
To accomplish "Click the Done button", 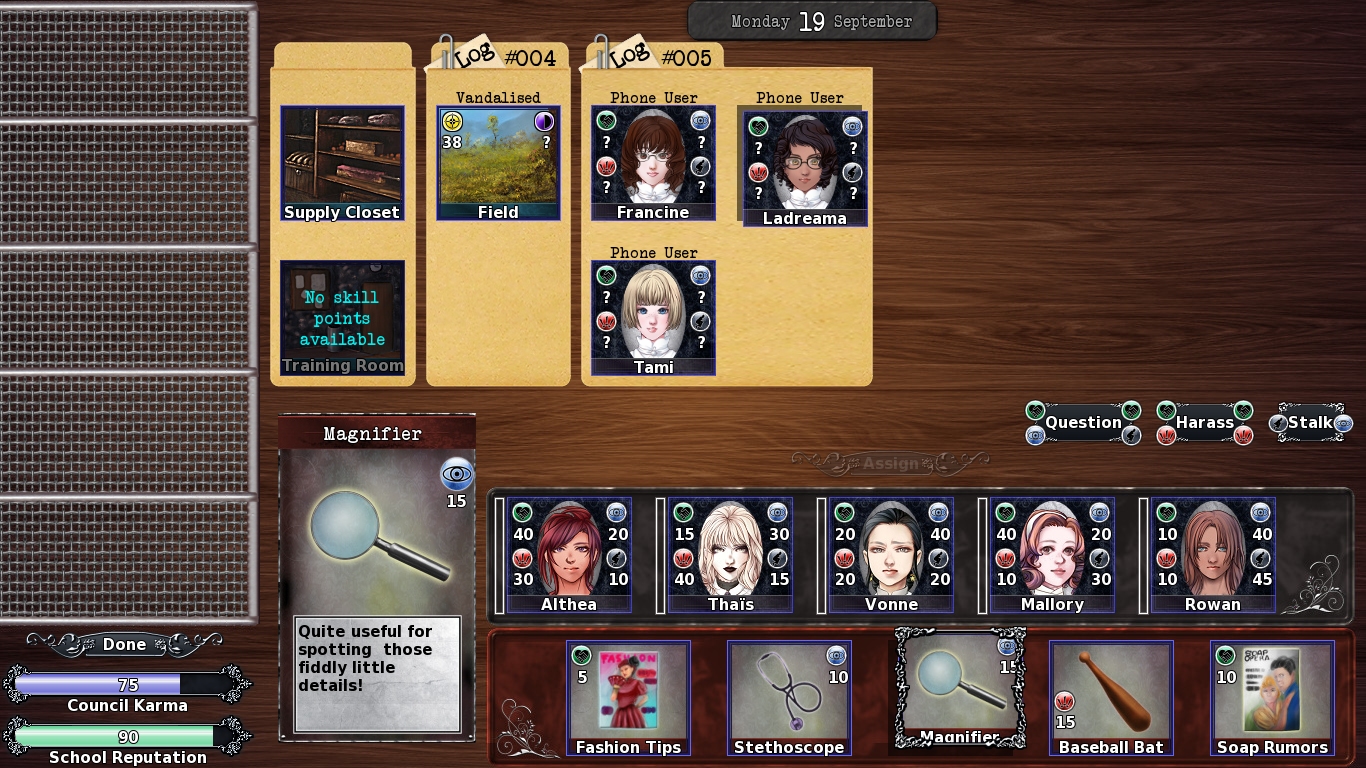I will (124, 645).
